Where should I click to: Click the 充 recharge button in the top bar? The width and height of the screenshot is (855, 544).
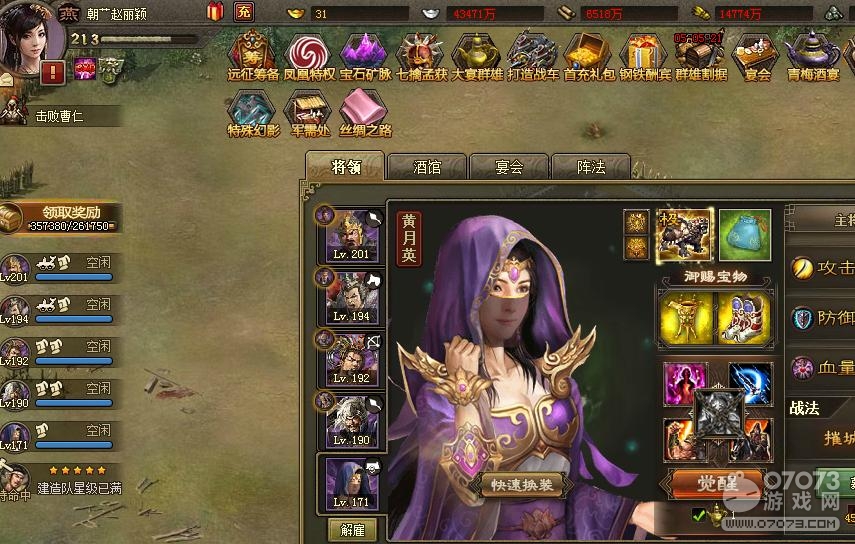click(243, 12)
